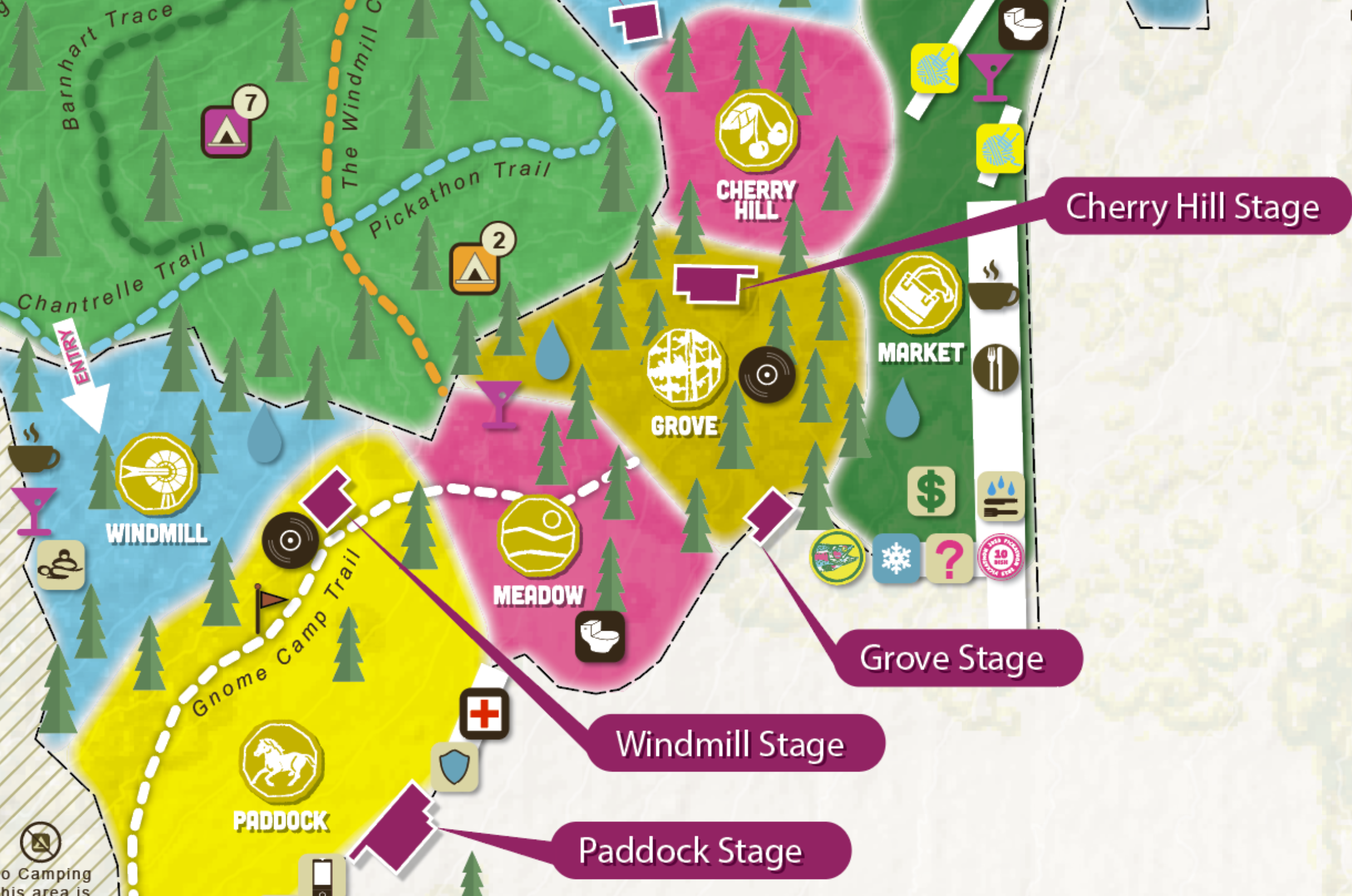Choose the Paddock Stage label
Viewport: 1352px width, 896px height.
click(x=691, y=851)
